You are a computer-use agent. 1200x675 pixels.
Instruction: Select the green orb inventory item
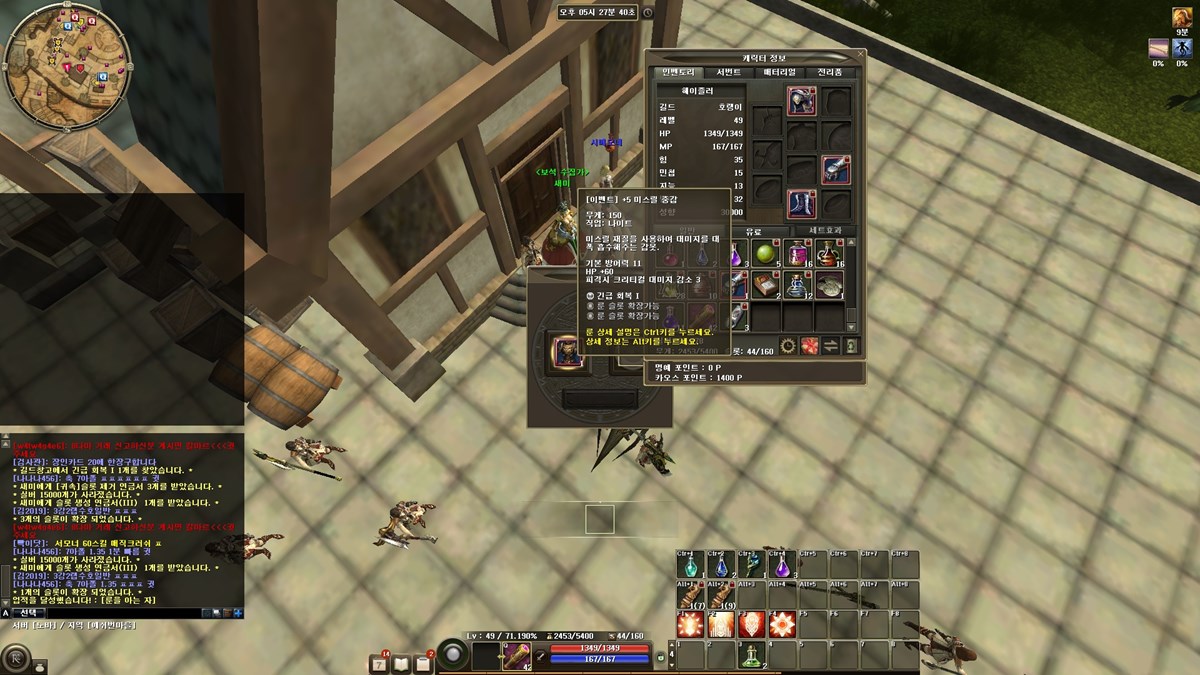(766, 254)
